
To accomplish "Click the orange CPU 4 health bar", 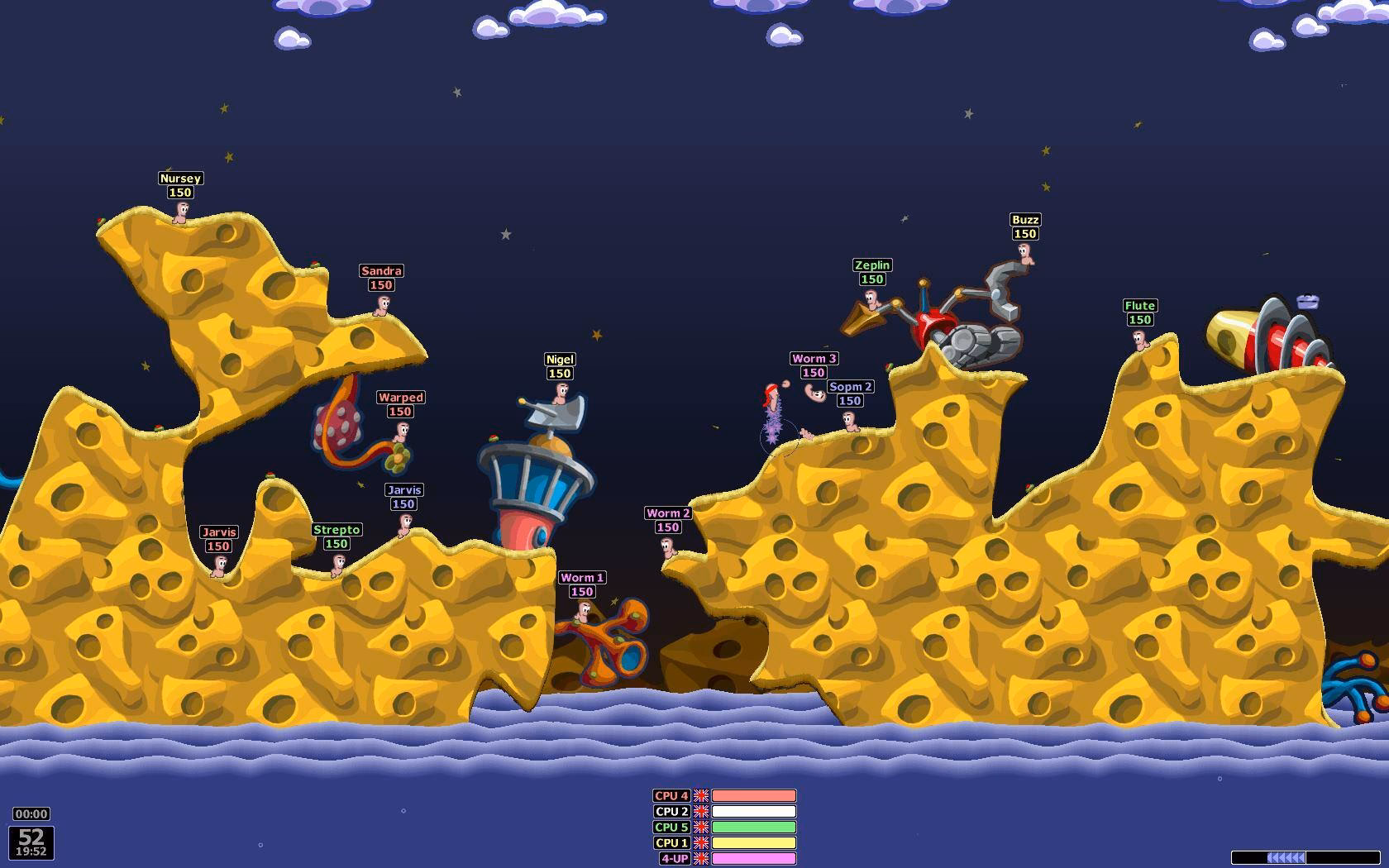I will (752, 796).
